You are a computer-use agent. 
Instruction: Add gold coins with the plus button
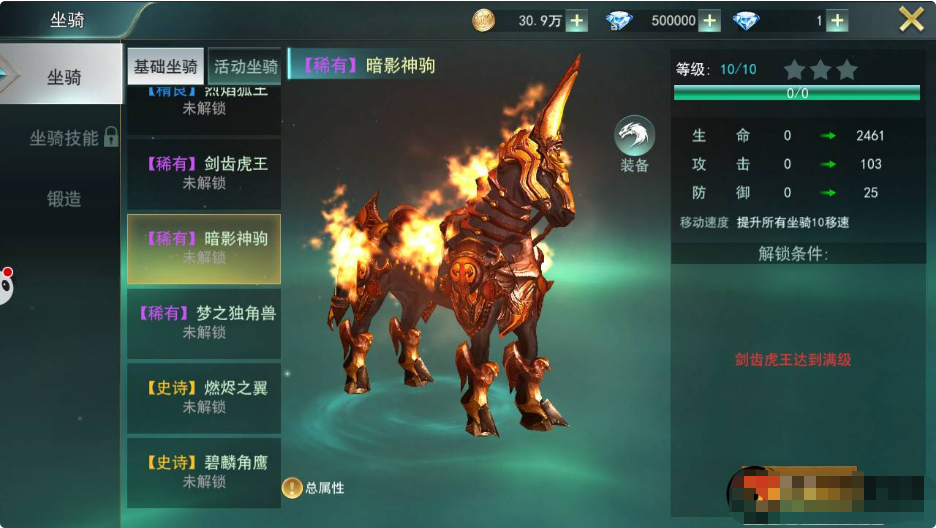point(577,21)
